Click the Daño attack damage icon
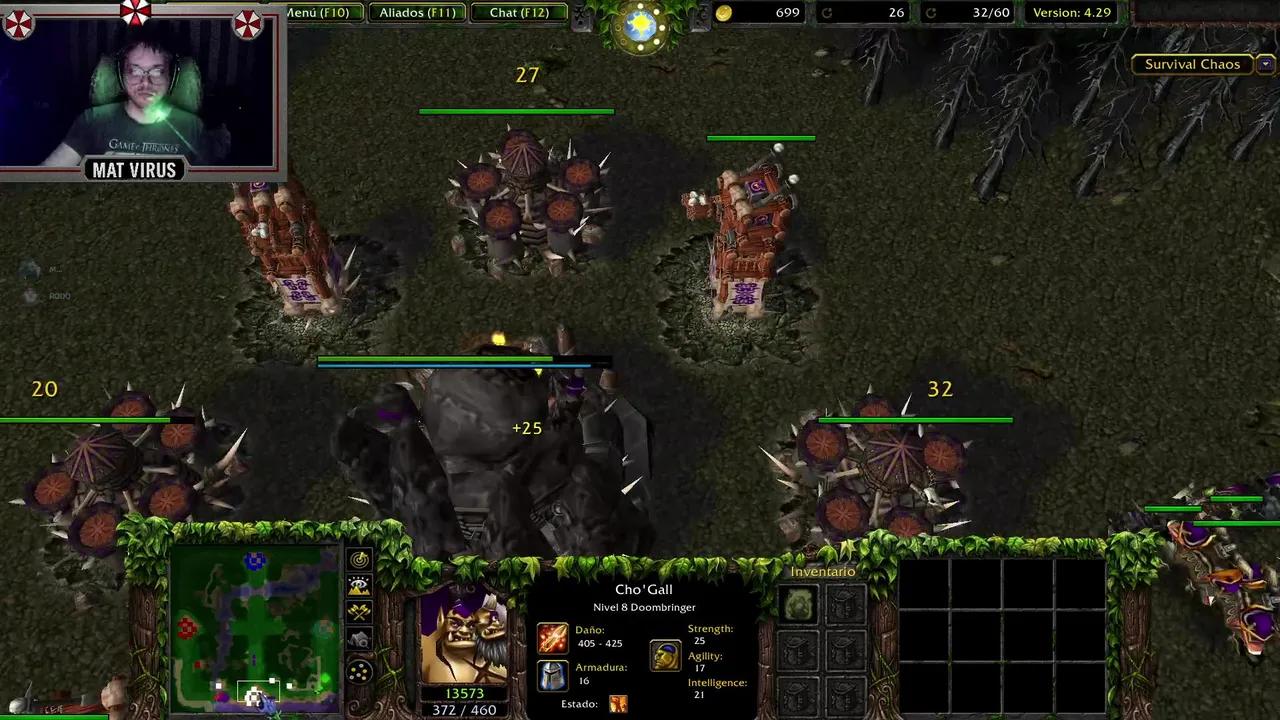Screen dimensions: 1280x720 point(553,637)
